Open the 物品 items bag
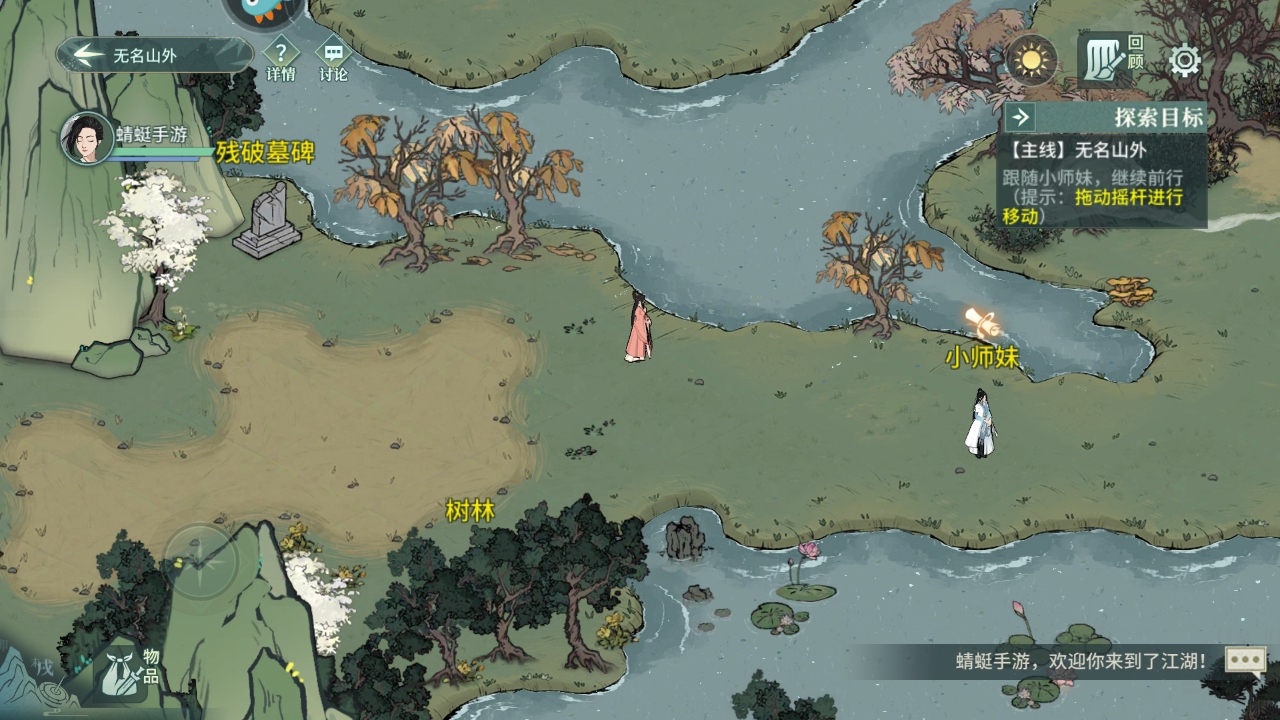The height and width of the screenshot is (720, 1280). 126,667
